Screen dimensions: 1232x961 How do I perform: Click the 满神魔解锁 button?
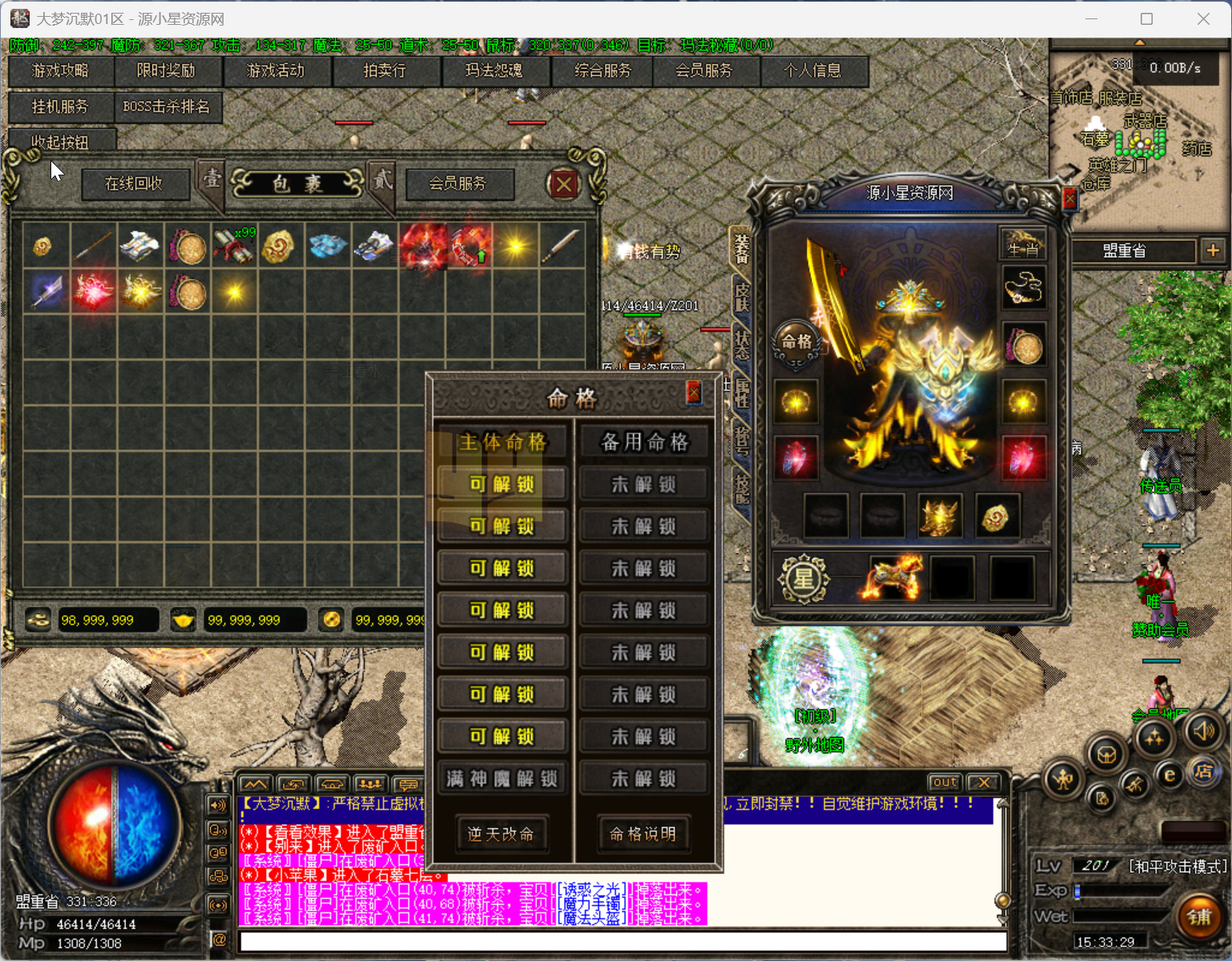point(502,778)
